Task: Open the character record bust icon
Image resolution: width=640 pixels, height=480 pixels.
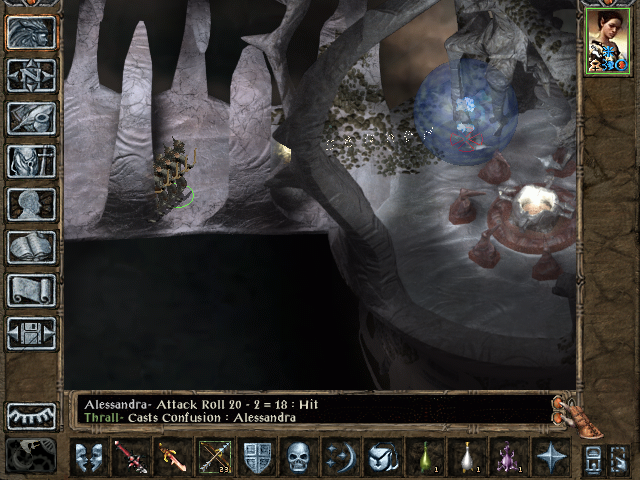Action: (31, 204)
